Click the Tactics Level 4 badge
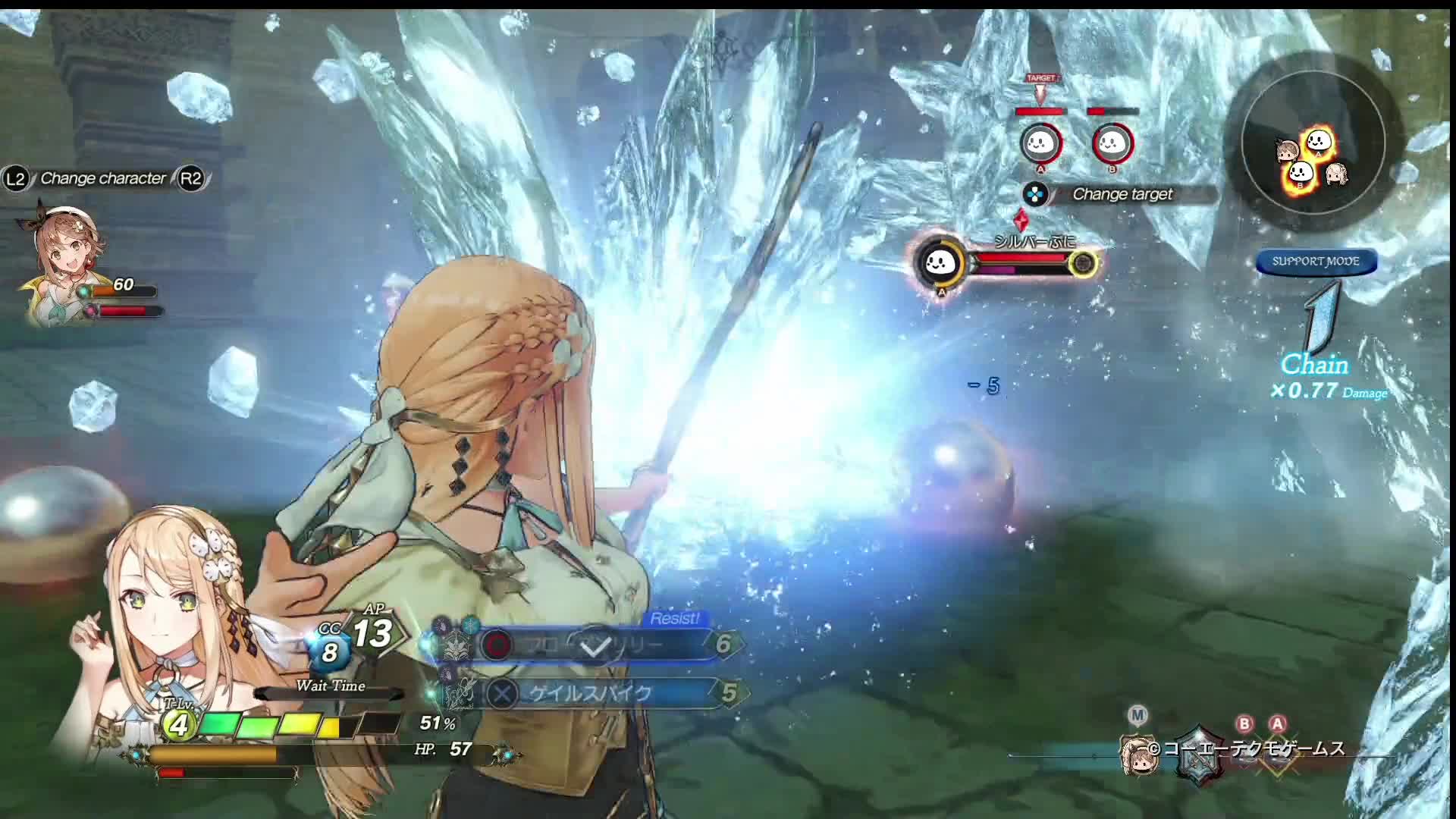The height and width of the screenshot is (819, 1456). click(179, 725)
